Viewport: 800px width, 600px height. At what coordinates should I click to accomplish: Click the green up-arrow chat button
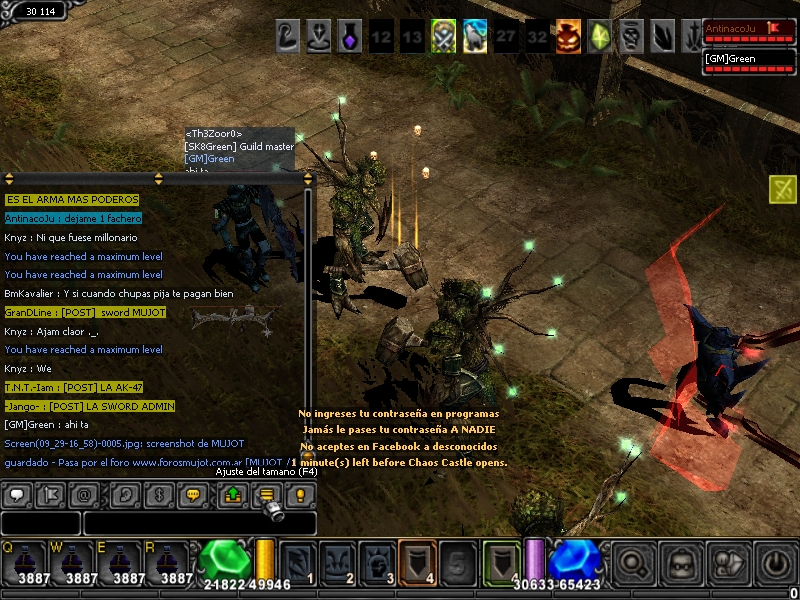pyautogui.click(x=232, y=494)
